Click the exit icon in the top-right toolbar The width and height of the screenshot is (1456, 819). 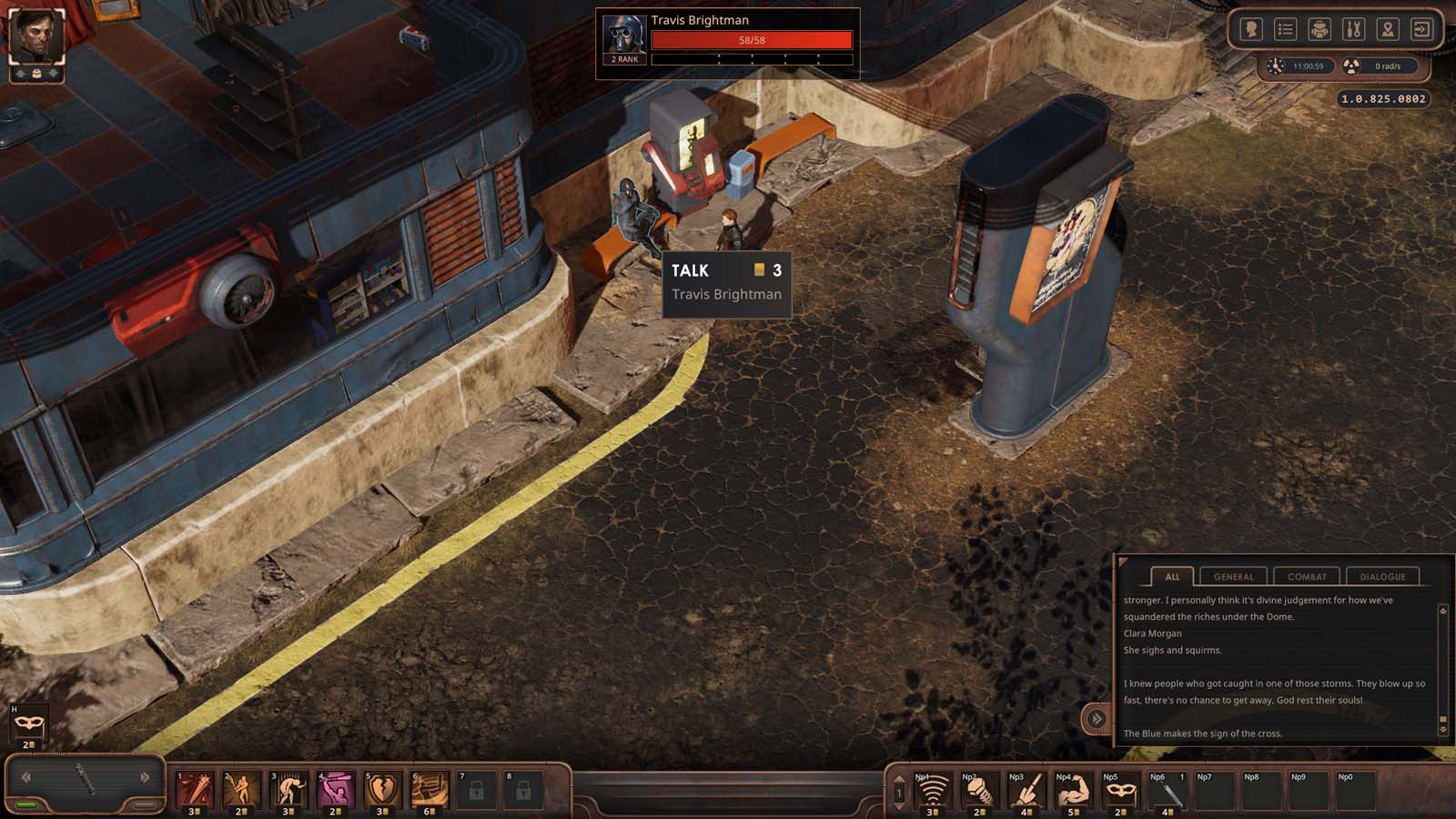[x=1421, y=29]
